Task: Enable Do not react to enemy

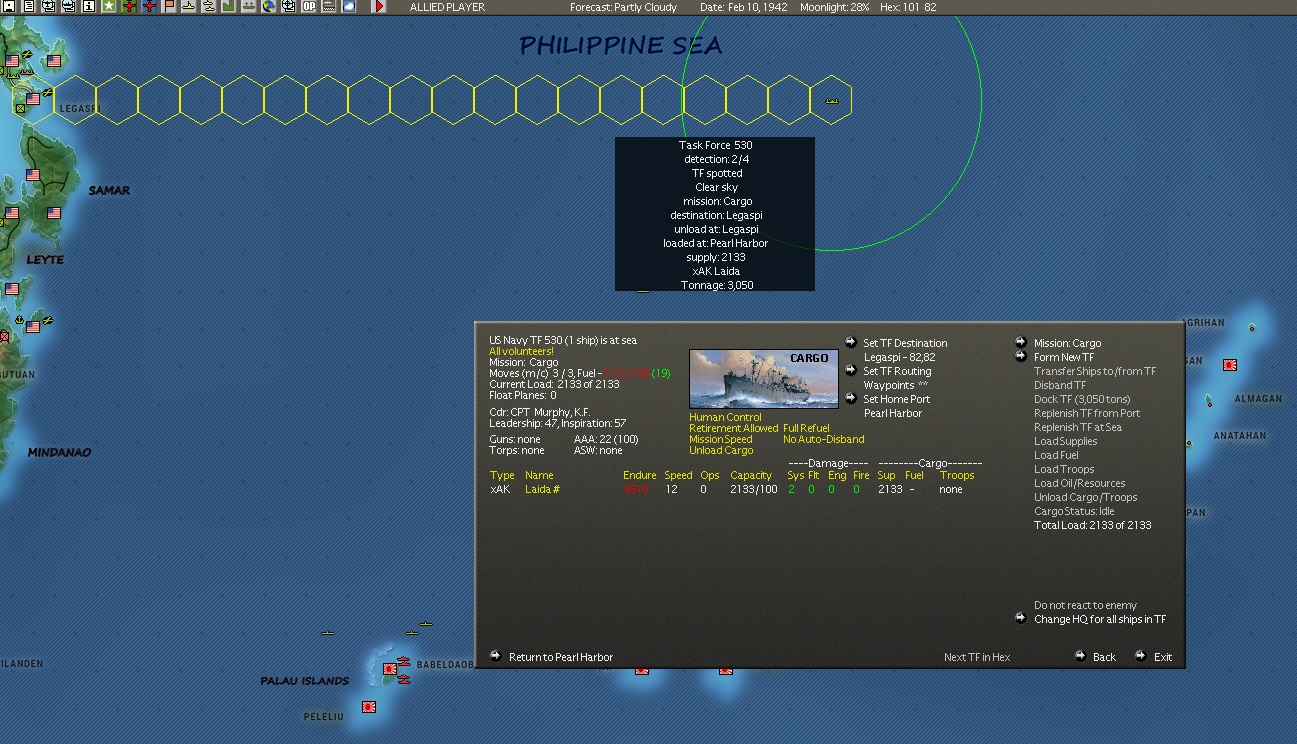Action: (1083, 605)
